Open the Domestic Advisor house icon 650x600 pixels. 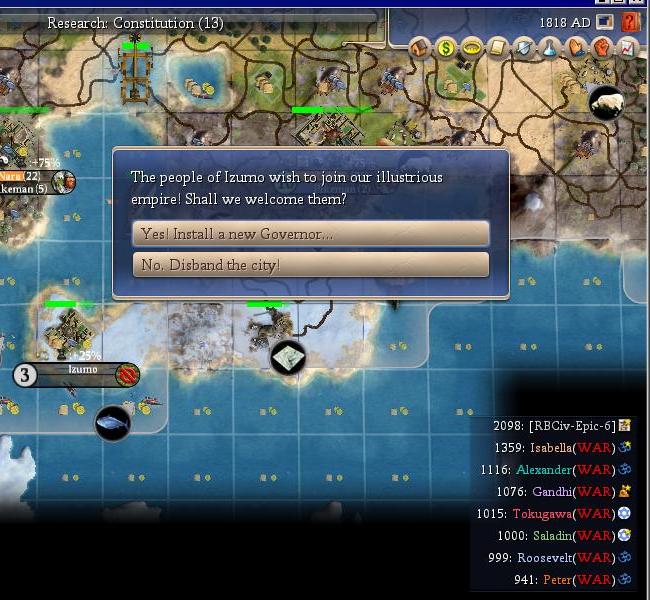click(420, 47)
